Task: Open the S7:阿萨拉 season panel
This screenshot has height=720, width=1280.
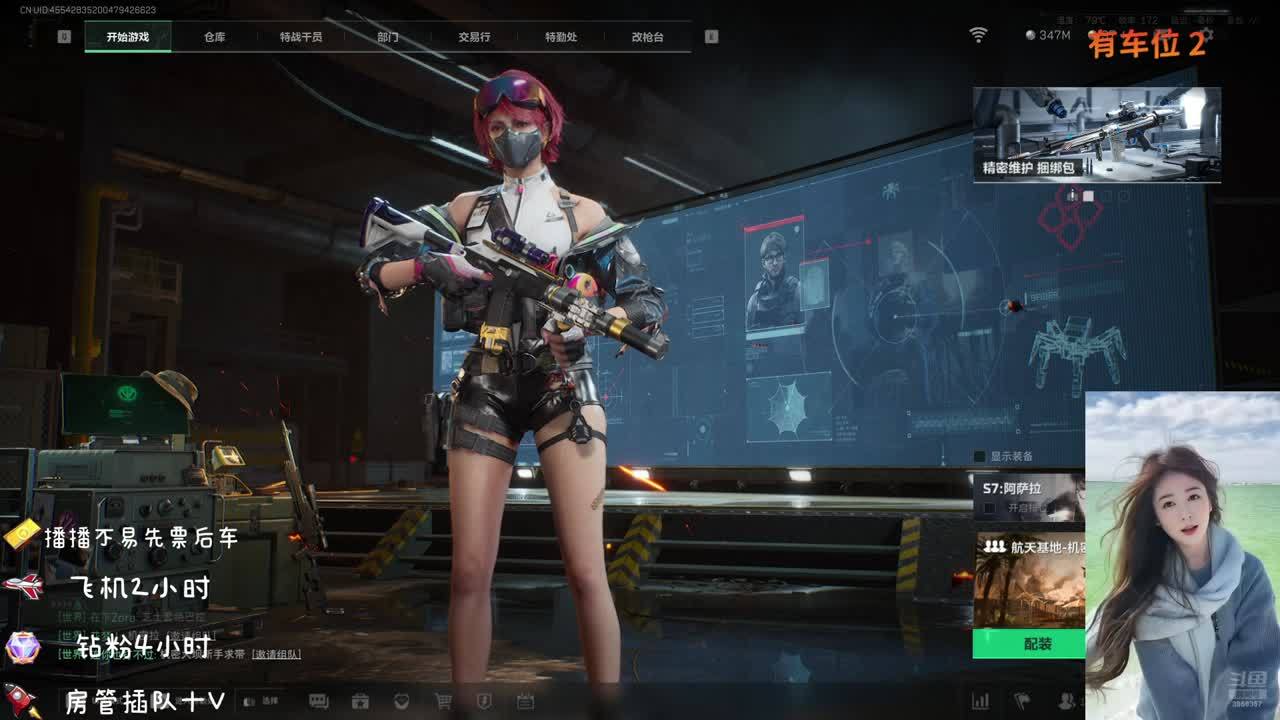Action: (x=1028, y=497)
